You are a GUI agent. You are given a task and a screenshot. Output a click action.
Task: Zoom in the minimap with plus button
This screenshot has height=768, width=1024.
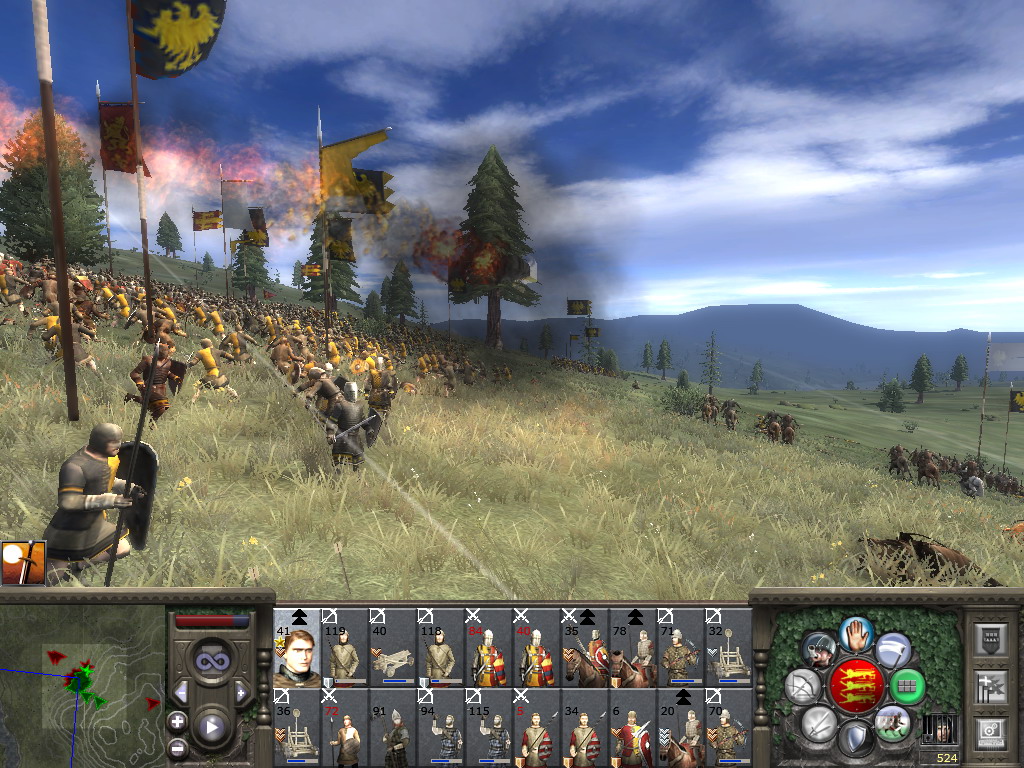[177, 721]
